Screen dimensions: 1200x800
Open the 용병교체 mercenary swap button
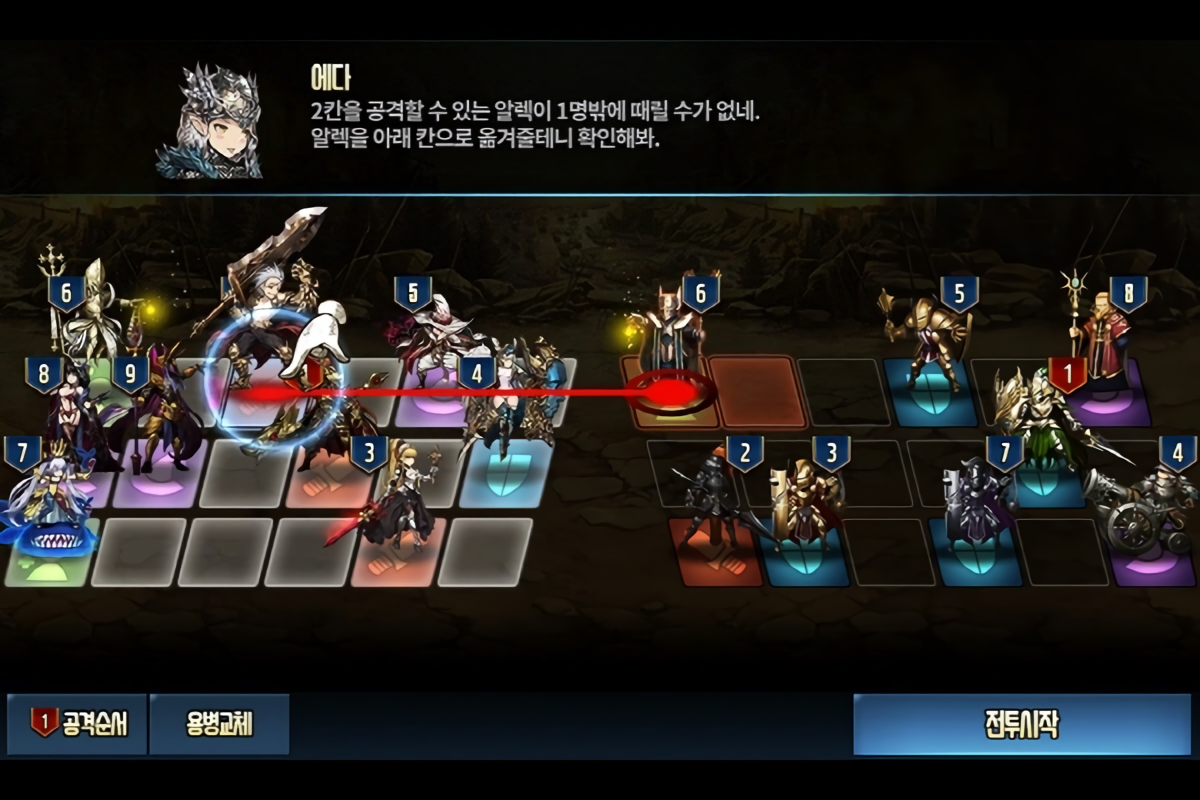point(219,724)
